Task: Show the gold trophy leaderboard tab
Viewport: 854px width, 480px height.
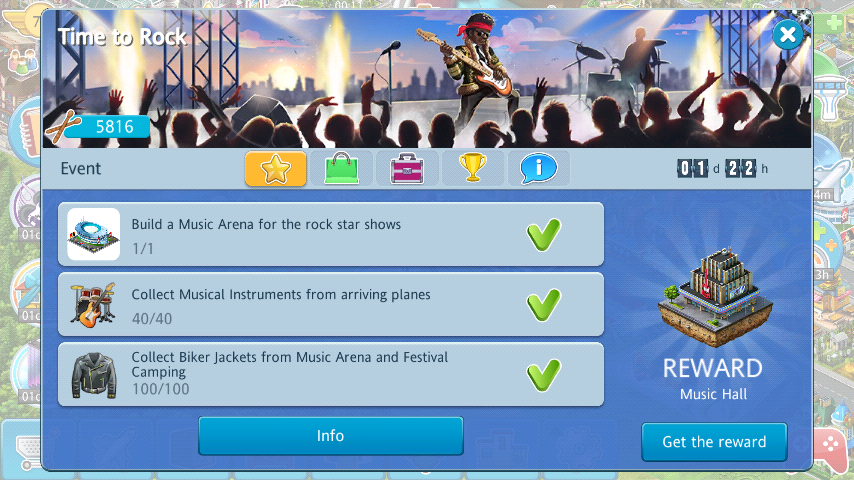Action: [x=473, y=168]
